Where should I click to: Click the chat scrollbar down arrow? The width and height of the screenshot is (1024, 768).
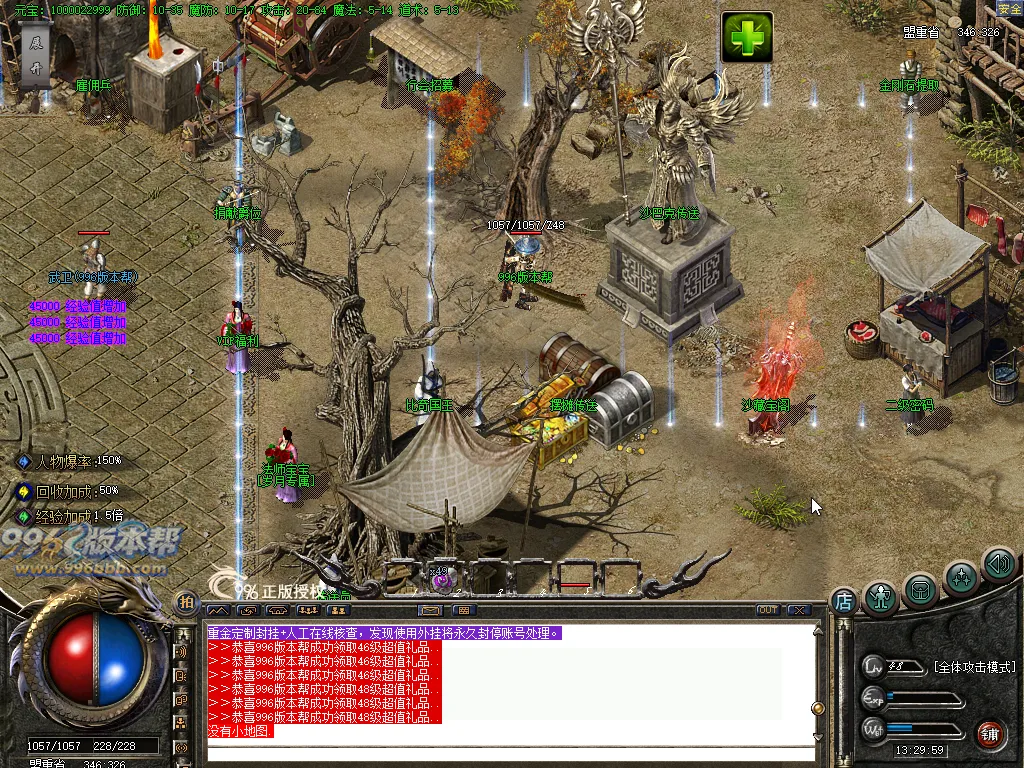[818, 737]
